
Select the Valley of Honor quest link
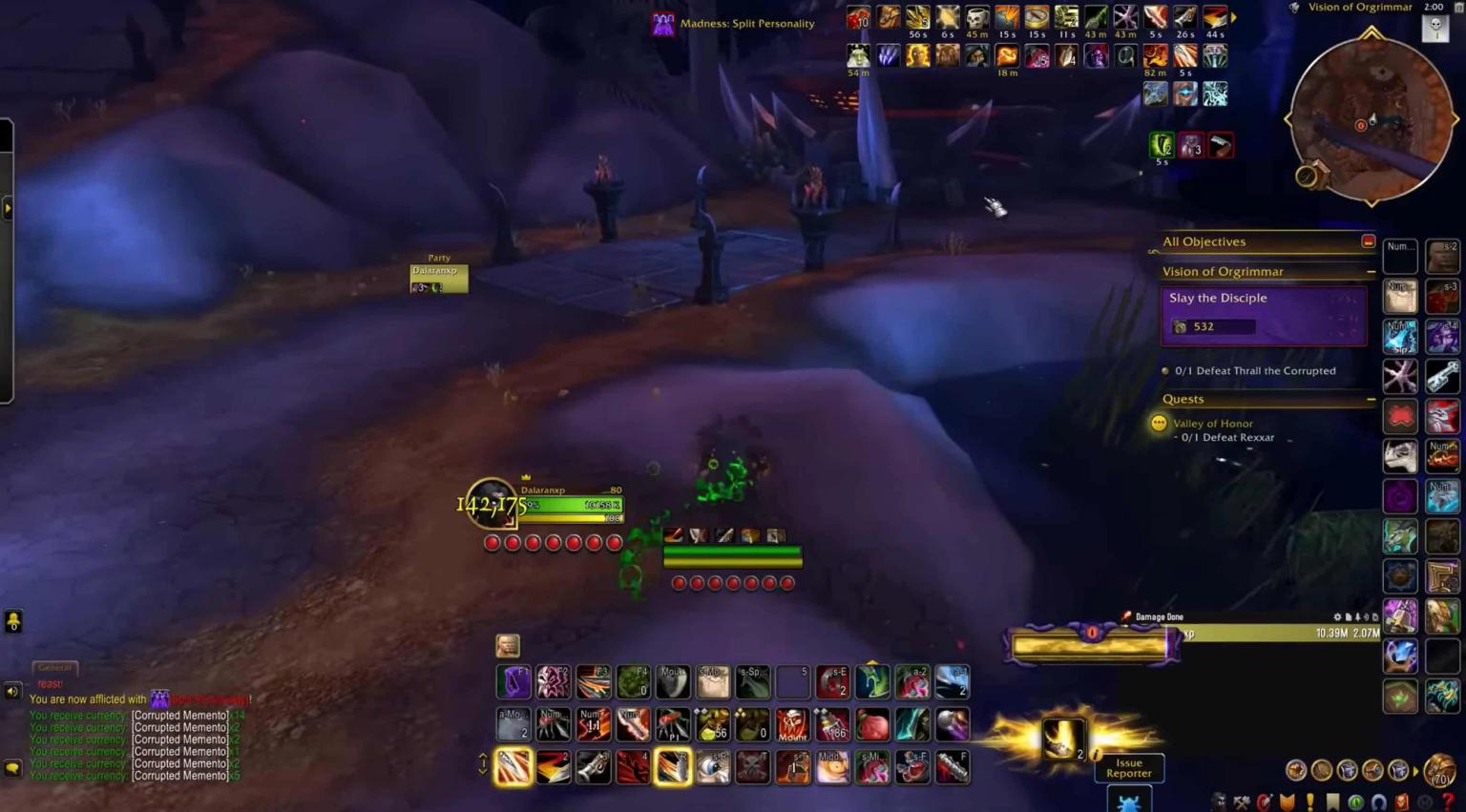(1213, 424)
